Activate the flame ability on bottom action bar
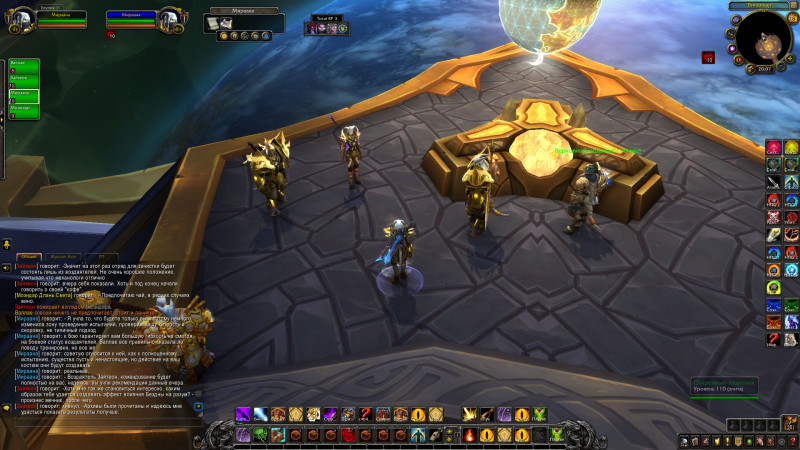The height and width of the screenshot is (450, 800). [x=470, y=435]
